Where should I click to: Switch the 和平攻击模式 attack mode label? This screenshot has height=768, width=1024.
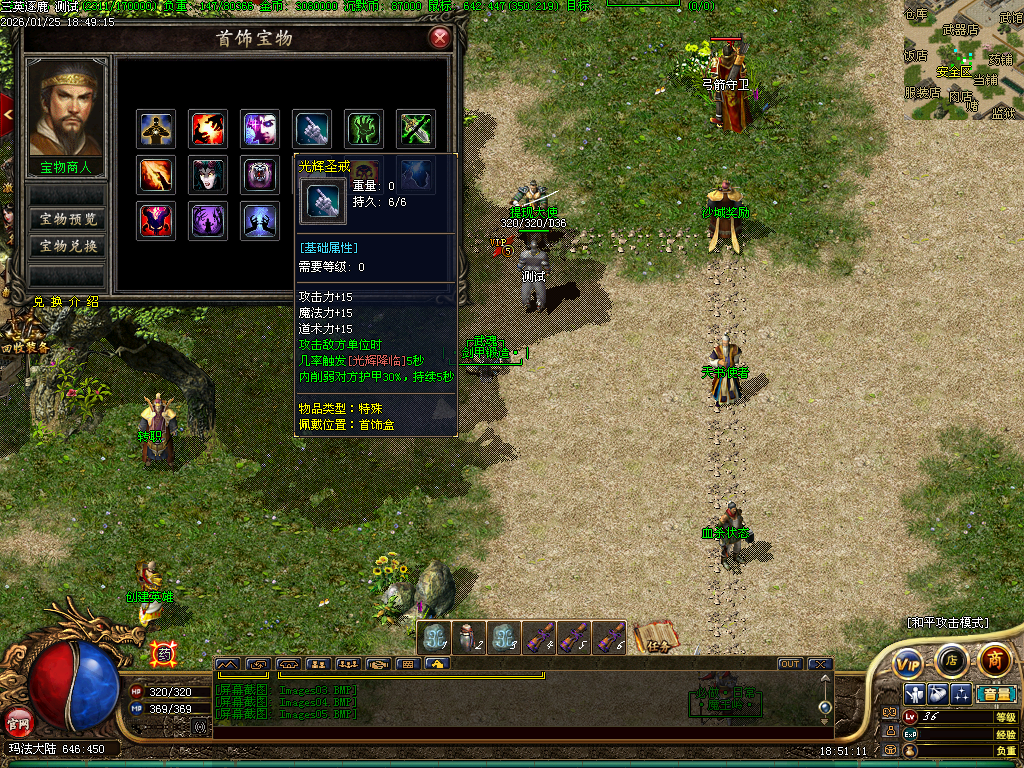pyautogui.click(x=947, y=622)
